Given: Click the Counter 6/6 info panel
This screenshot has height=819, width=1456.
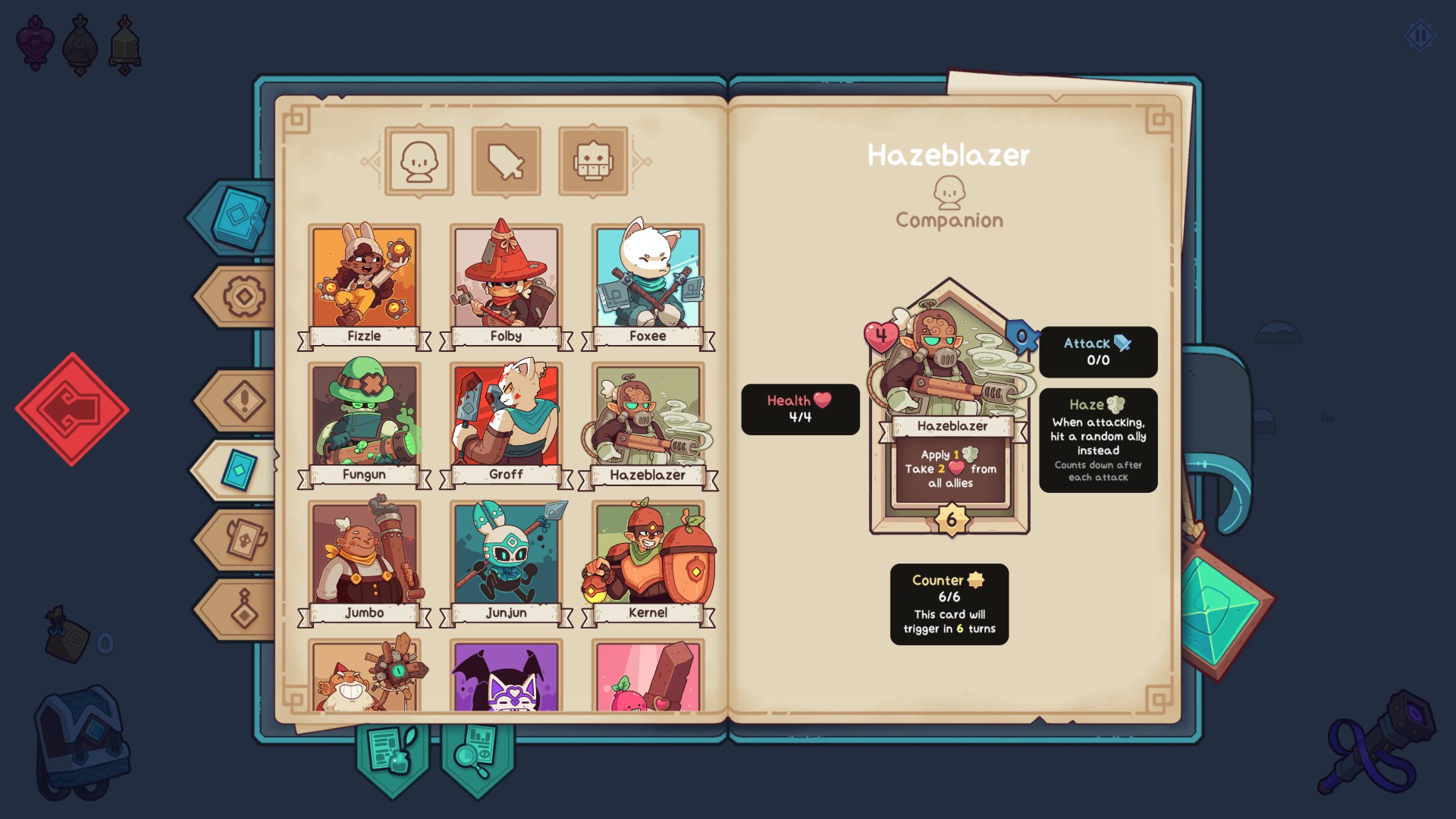Looking at the screenshot, I should [x=949, y=604].
